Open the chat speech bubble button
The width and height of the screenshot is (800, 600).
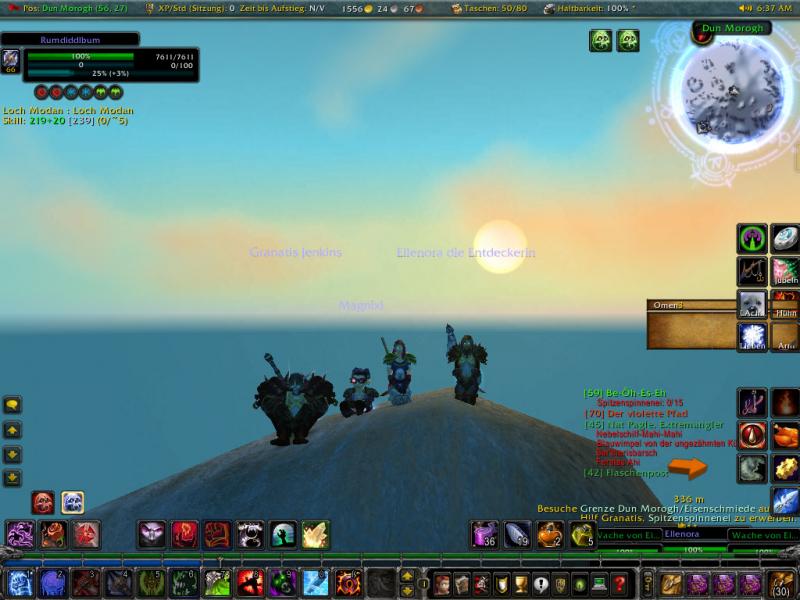point(13,405)
